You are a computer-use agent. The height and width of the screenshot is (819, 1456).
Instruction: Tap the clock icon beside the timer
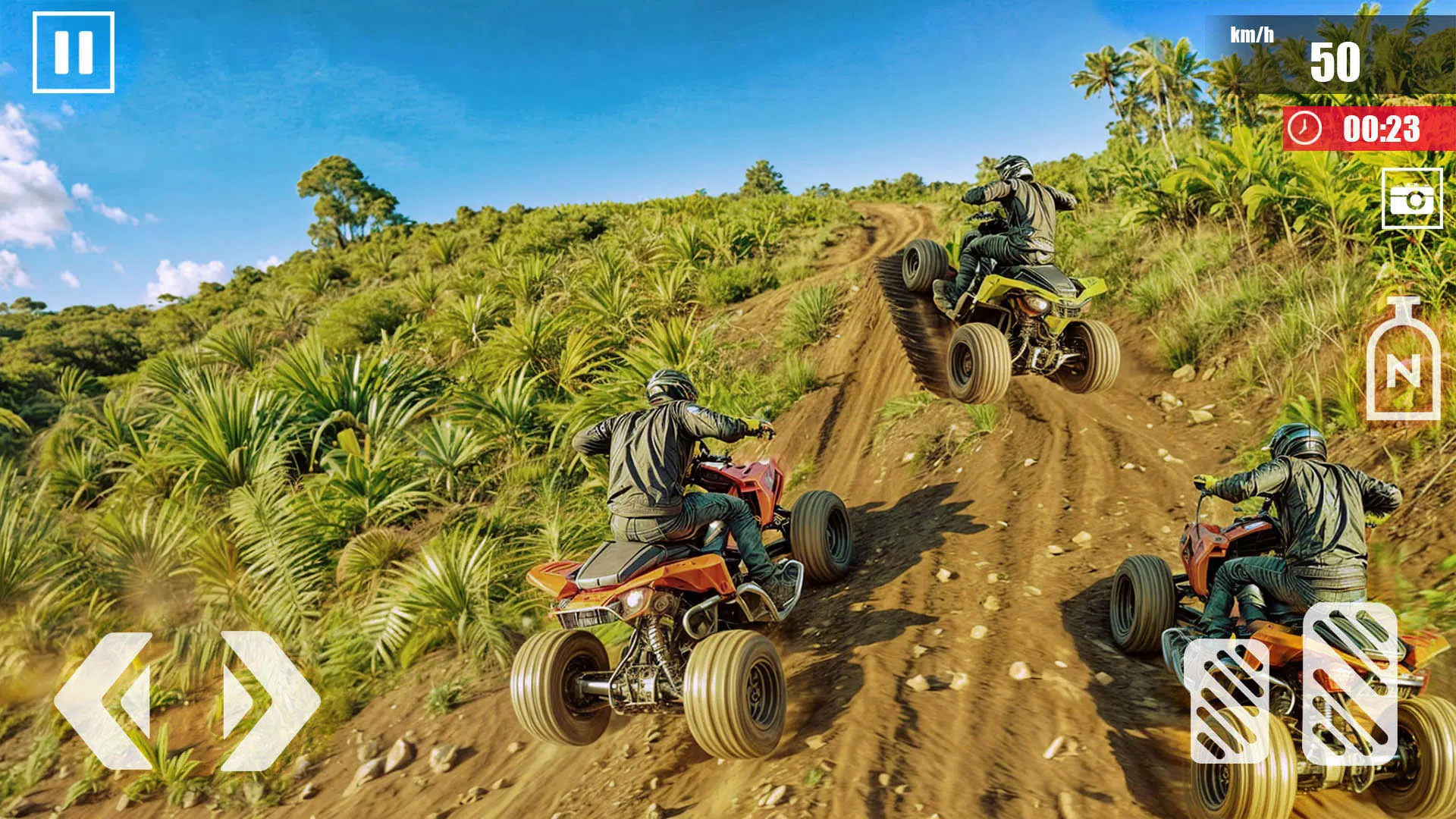click(1306, 127)
